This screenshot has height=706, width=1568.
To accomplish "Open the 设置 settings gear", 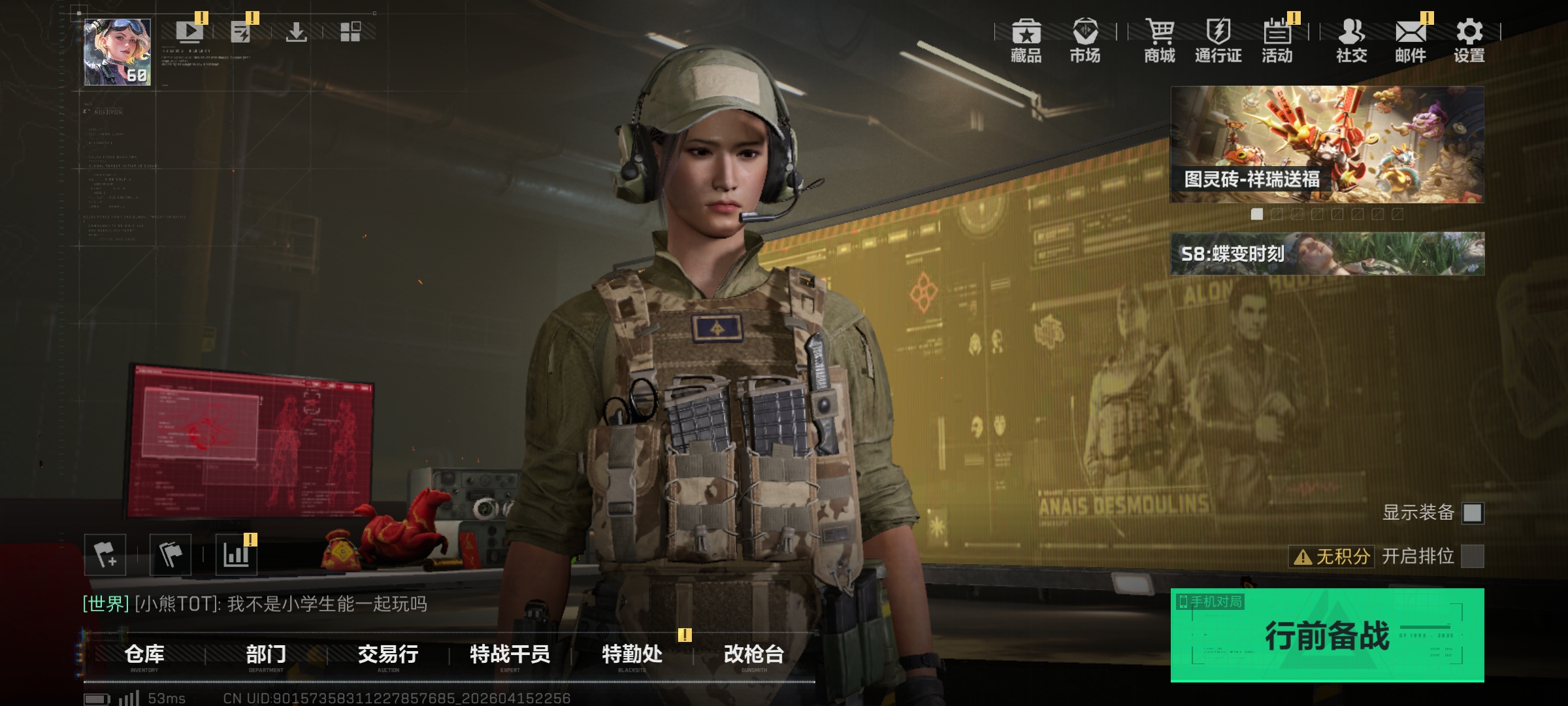I will coord(1469,41).
